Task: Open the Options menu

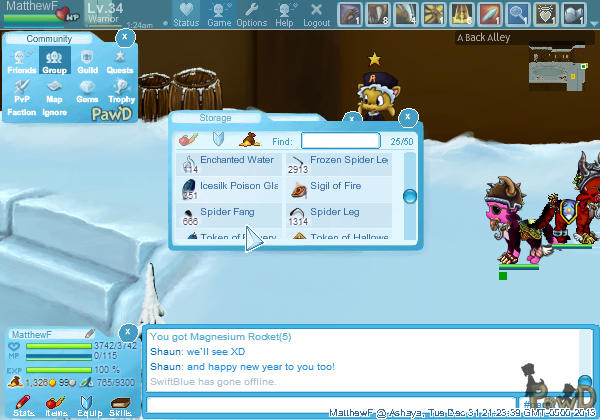Action: coord(252,14)
